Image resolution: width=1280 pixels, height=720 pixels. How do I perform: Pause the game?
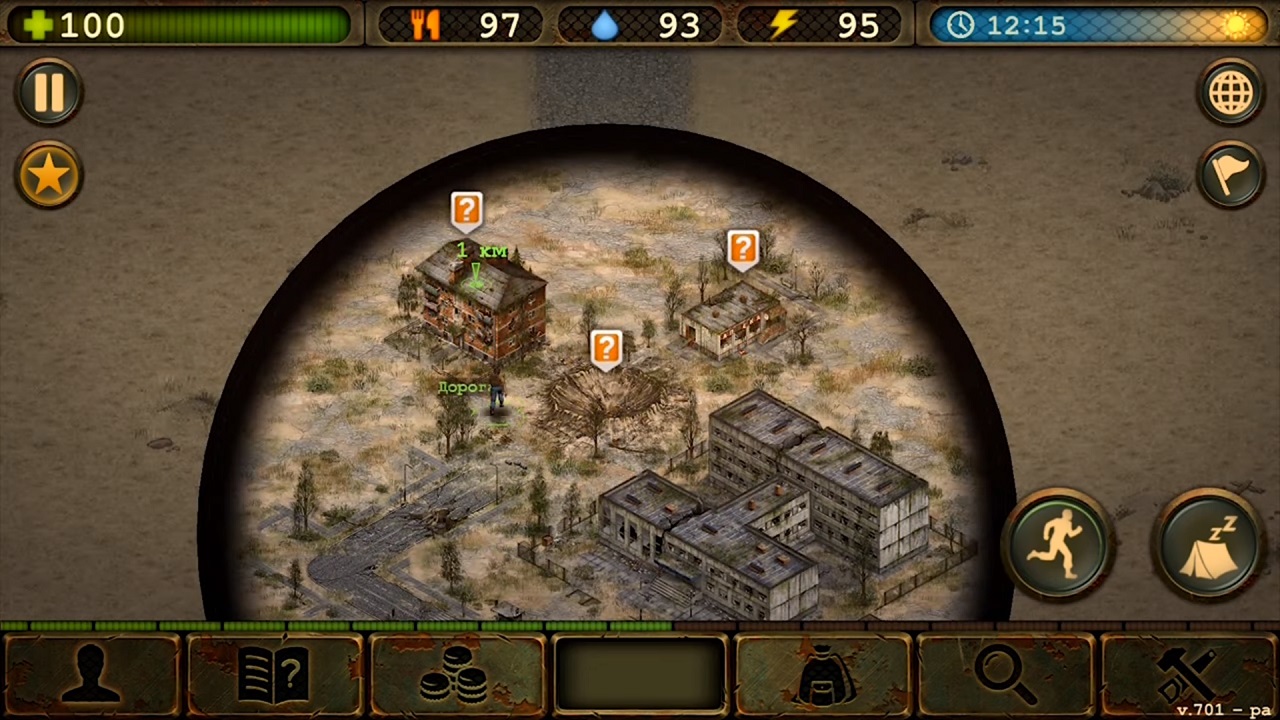pyautogui.click(x=48, y=93)
